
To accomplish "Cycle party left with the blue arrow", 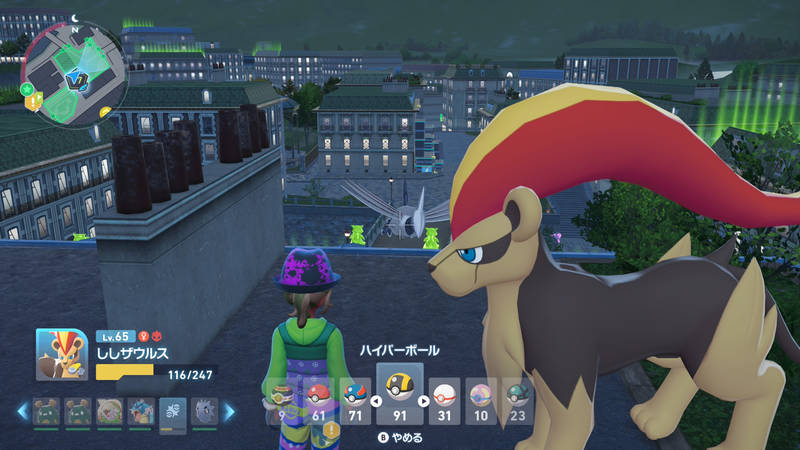I will click(21, 410).
